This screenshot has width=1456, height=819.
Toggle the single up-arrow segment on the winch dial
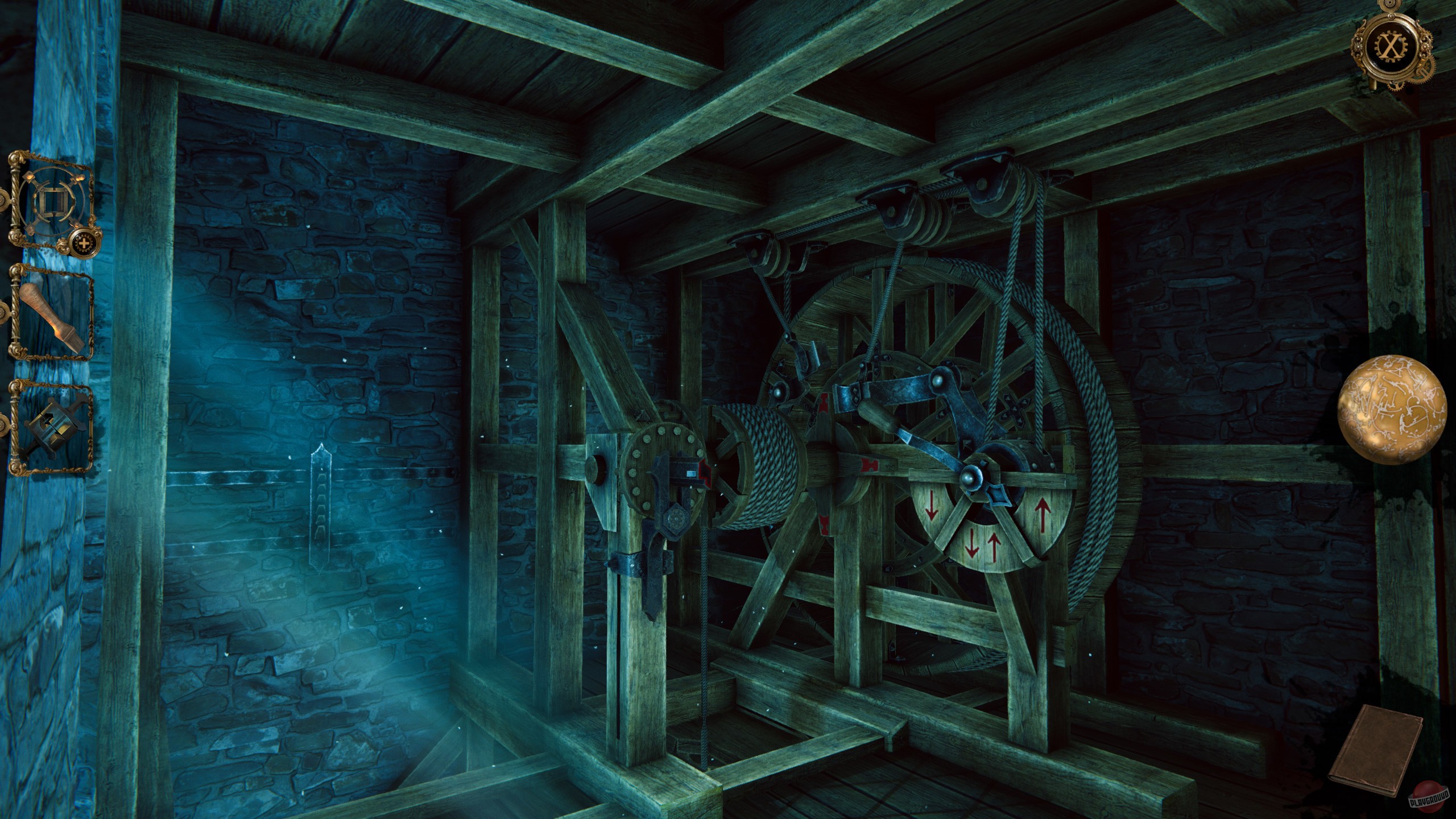coord(1043,515)
